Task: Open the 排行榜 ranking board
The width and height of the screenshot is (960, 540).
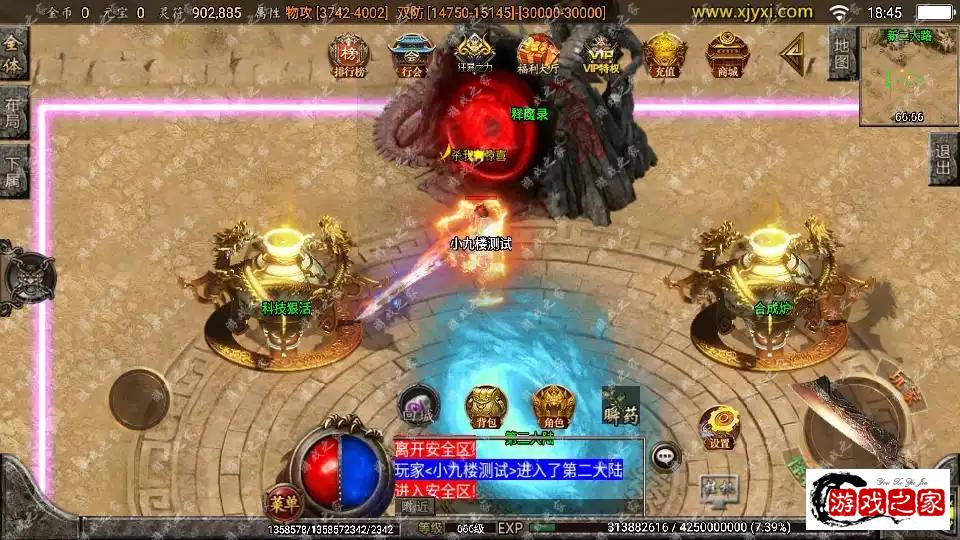Action: click(349, 55)
